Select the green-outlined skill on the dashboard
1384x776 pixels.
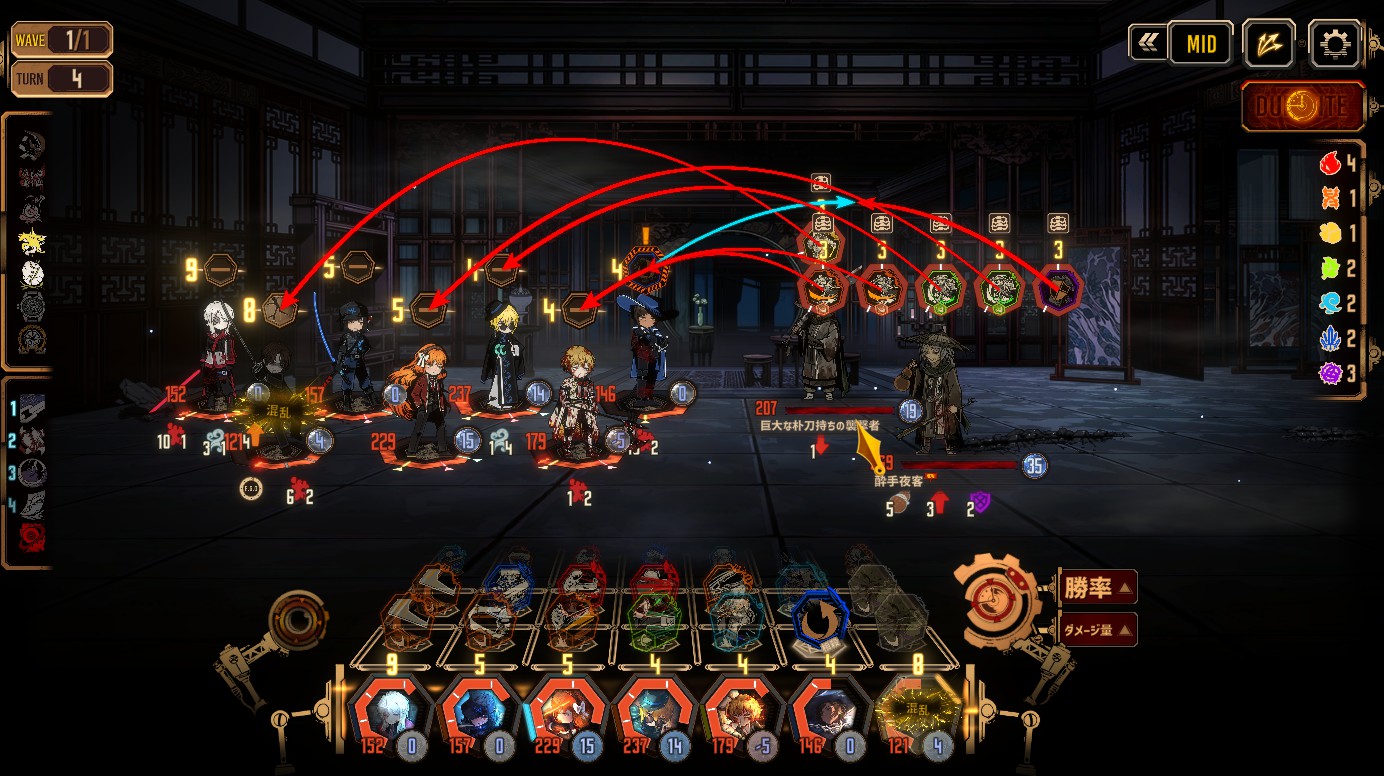[x=655, y=620]
